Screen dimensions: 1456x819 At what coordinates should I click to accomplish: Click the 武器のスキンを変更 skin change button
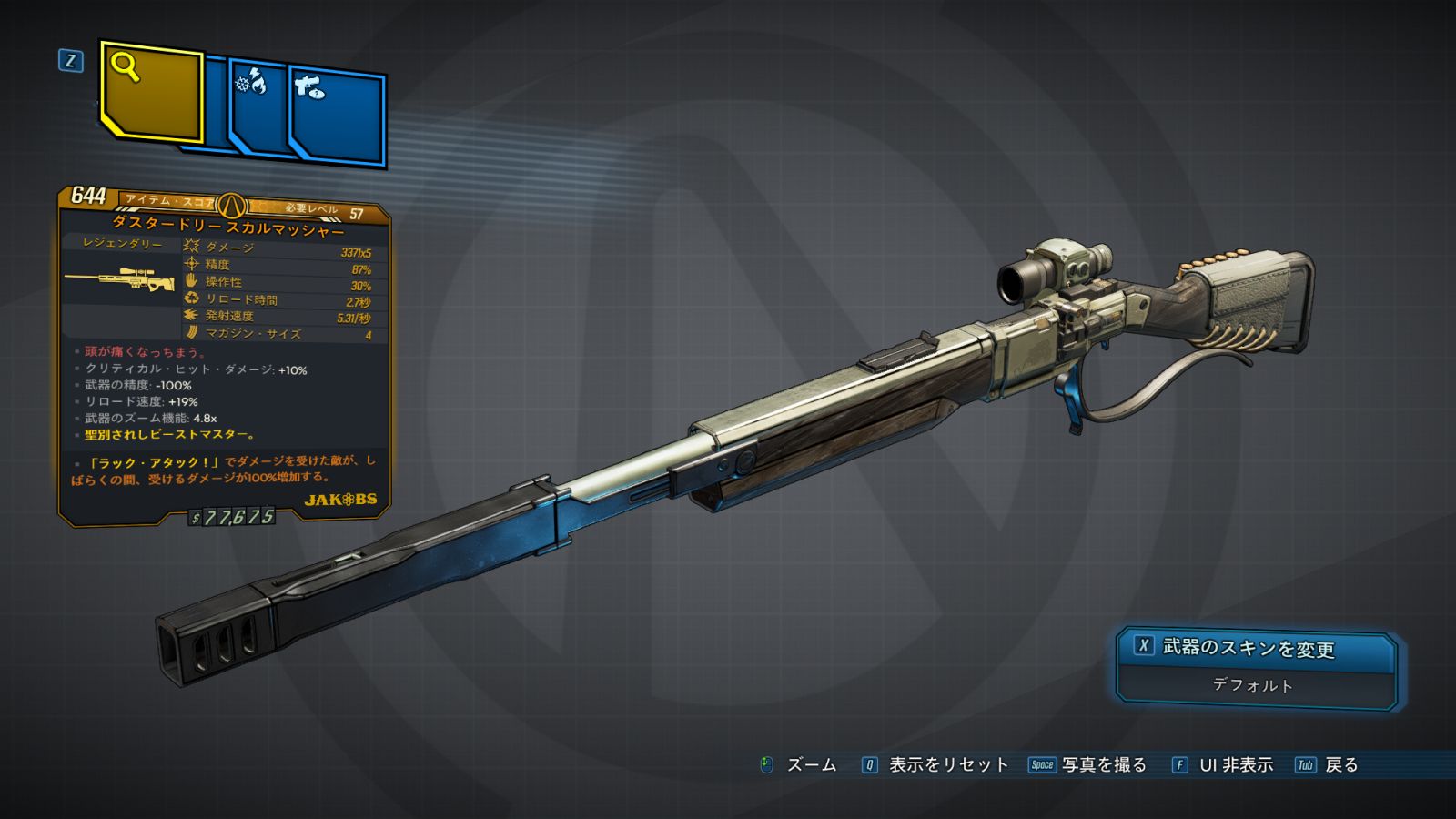click(x=1255, y=648)
